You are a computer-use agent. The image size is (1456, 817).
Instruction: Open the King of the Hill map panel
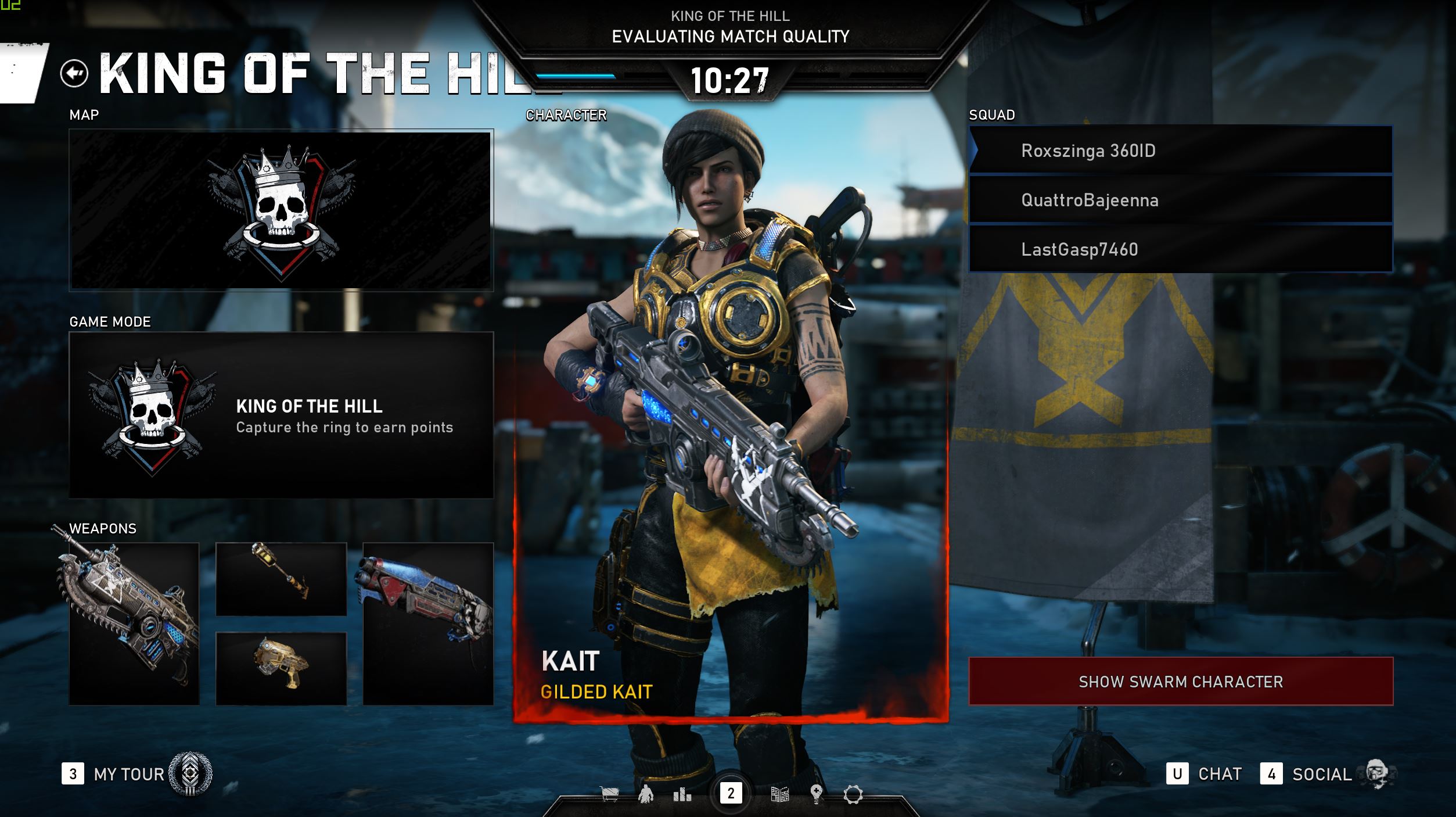(281, 210)
